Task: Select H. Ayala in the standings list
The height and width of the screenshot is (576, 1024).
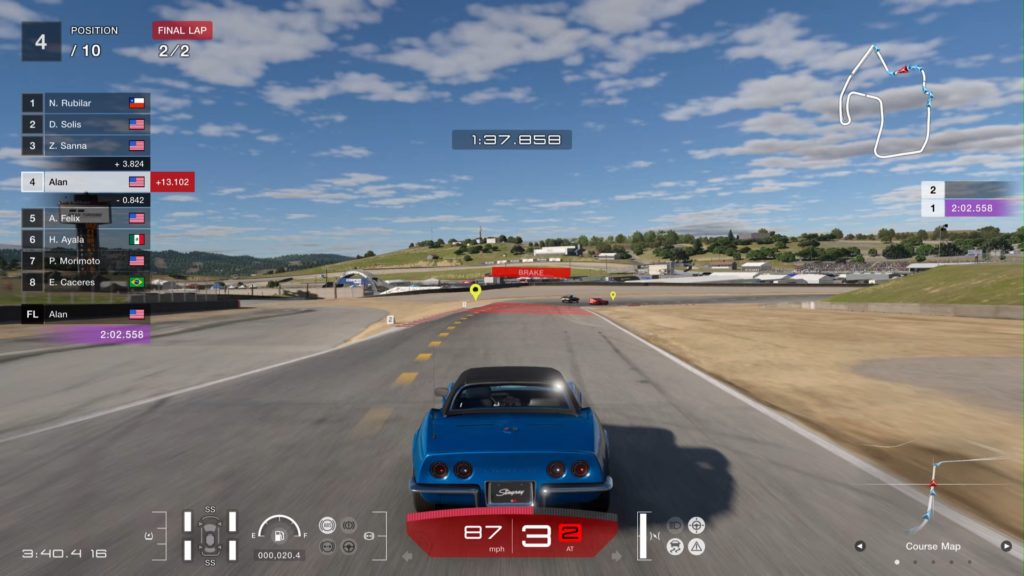Action: tap(86, 239)
